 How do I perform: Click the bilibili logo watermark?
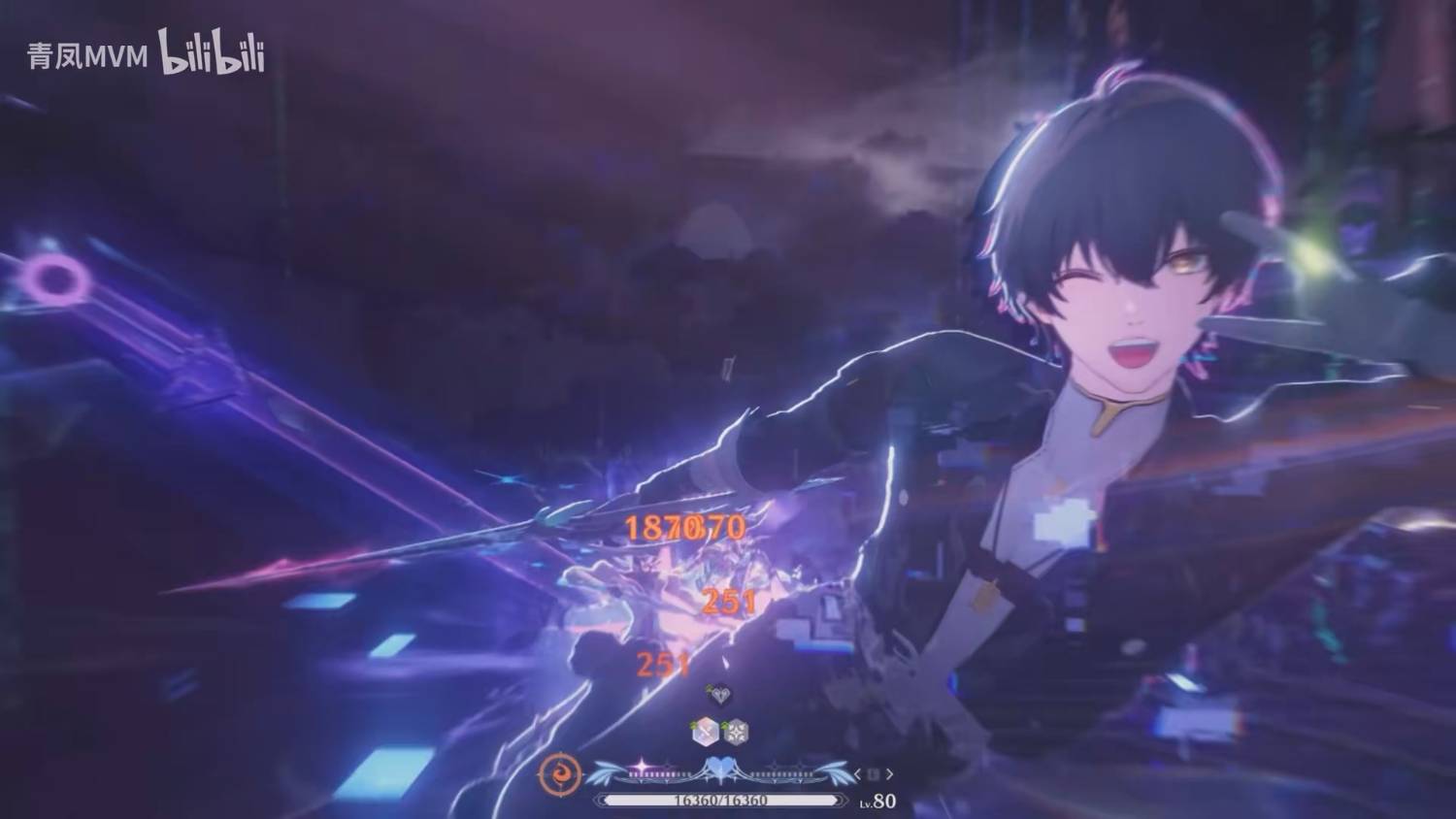coord(212,53)
